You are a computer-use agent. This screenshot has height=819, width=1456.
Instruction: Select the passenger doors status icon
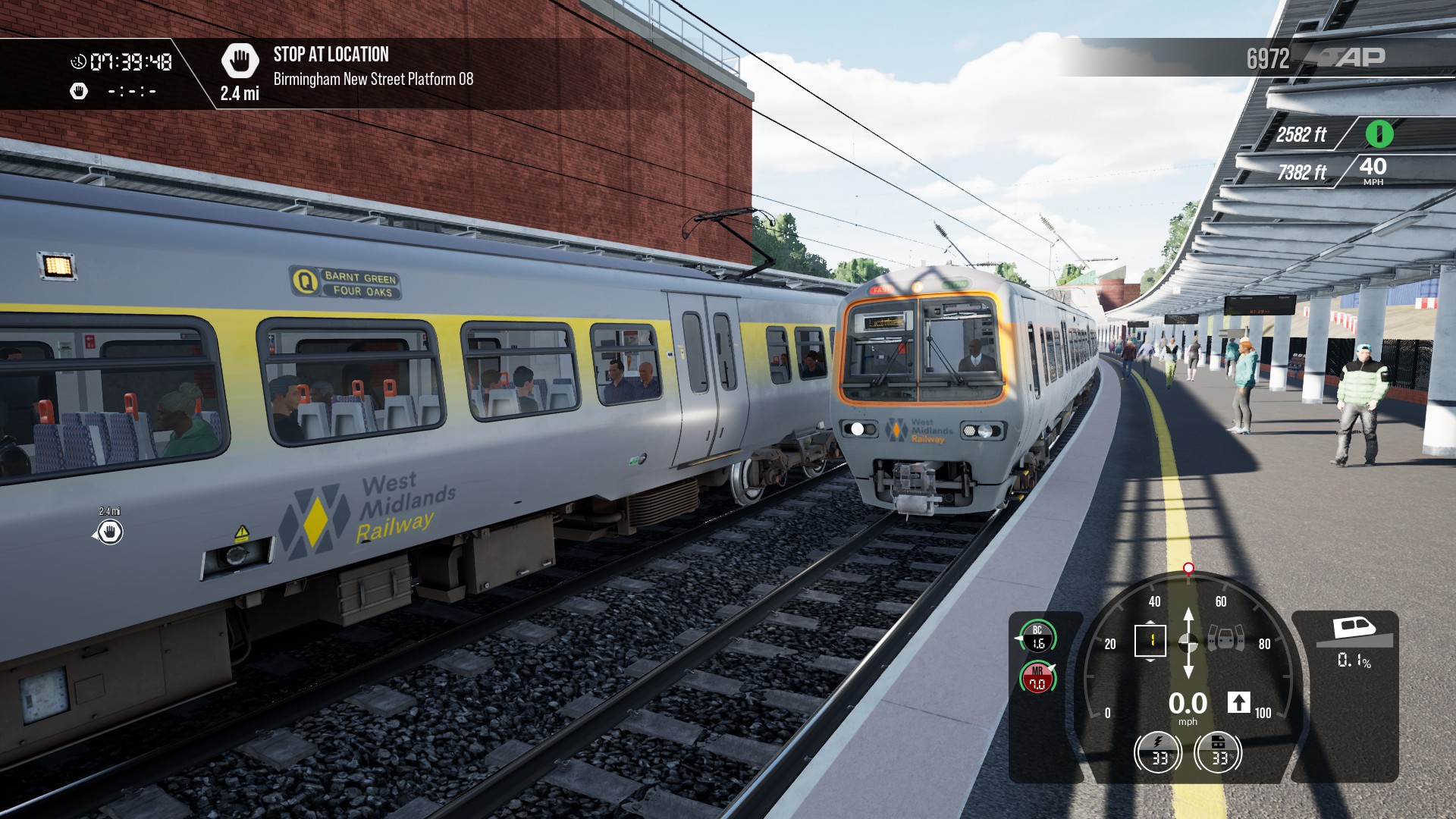tap(1225, 639)
